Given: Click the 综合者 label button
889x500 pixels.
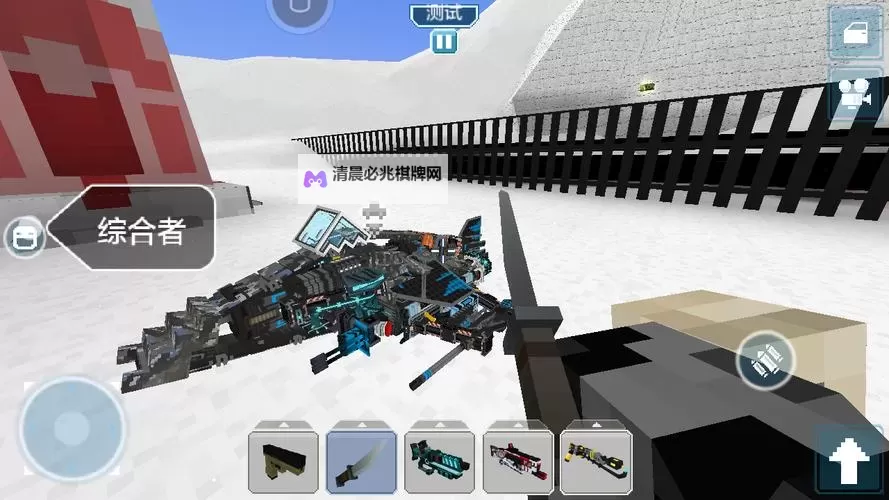Looking at the screenshot, I should coord(140,231).
